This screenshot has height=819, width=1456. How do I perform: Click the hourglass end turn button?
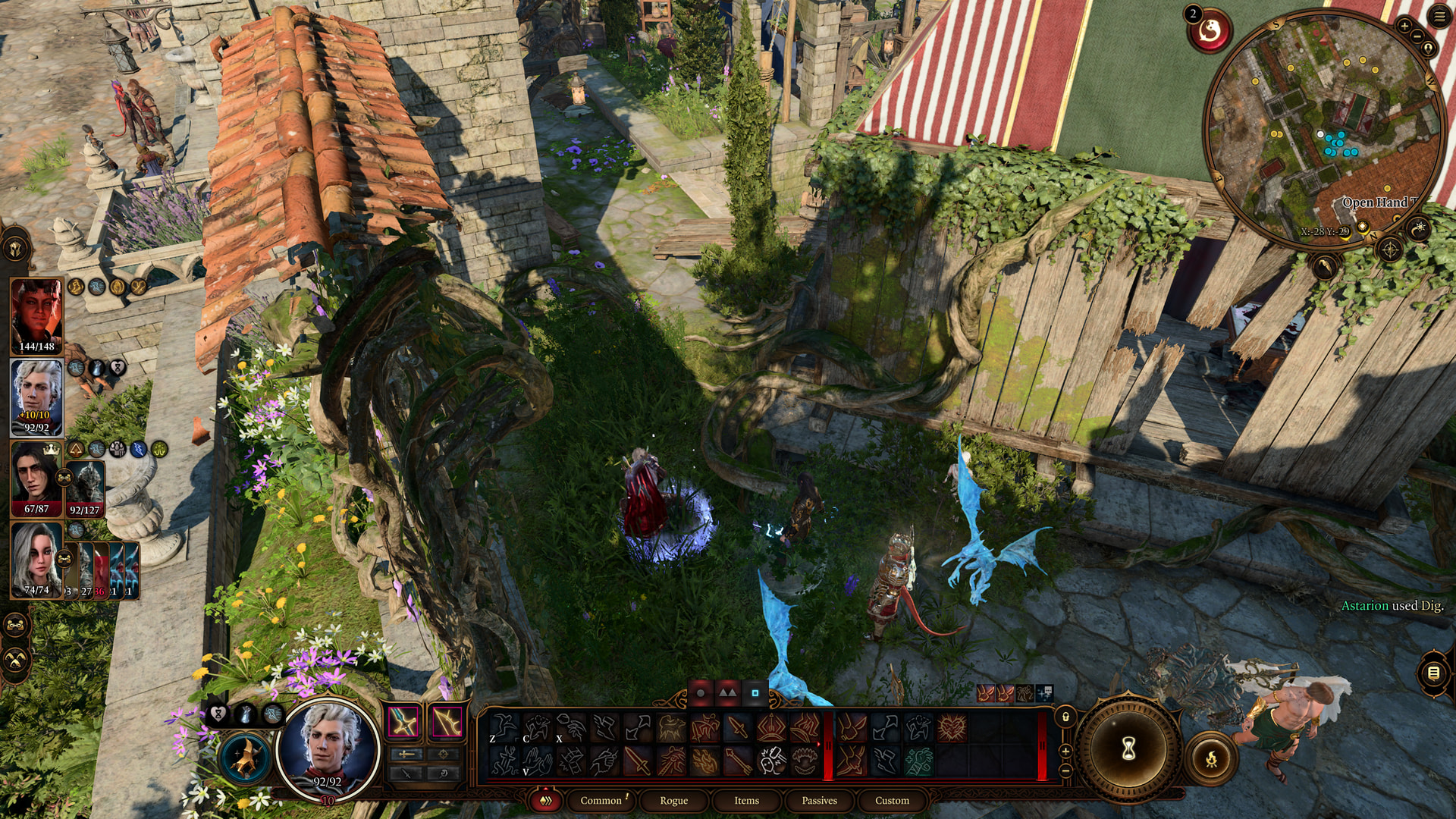click(x=1128, y=749)
